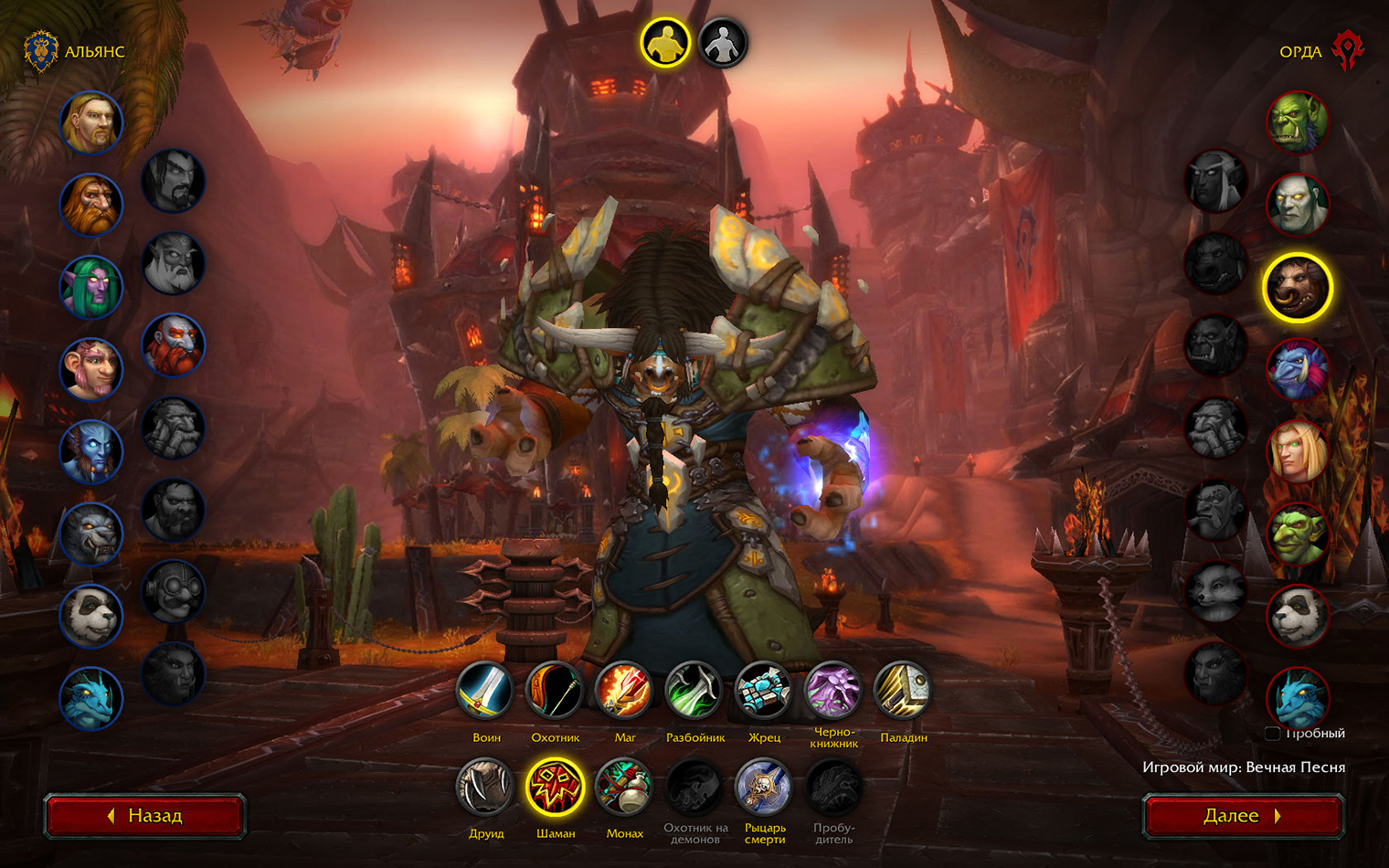
Task: Continue with the Далее button
Action: point(1243,815)
